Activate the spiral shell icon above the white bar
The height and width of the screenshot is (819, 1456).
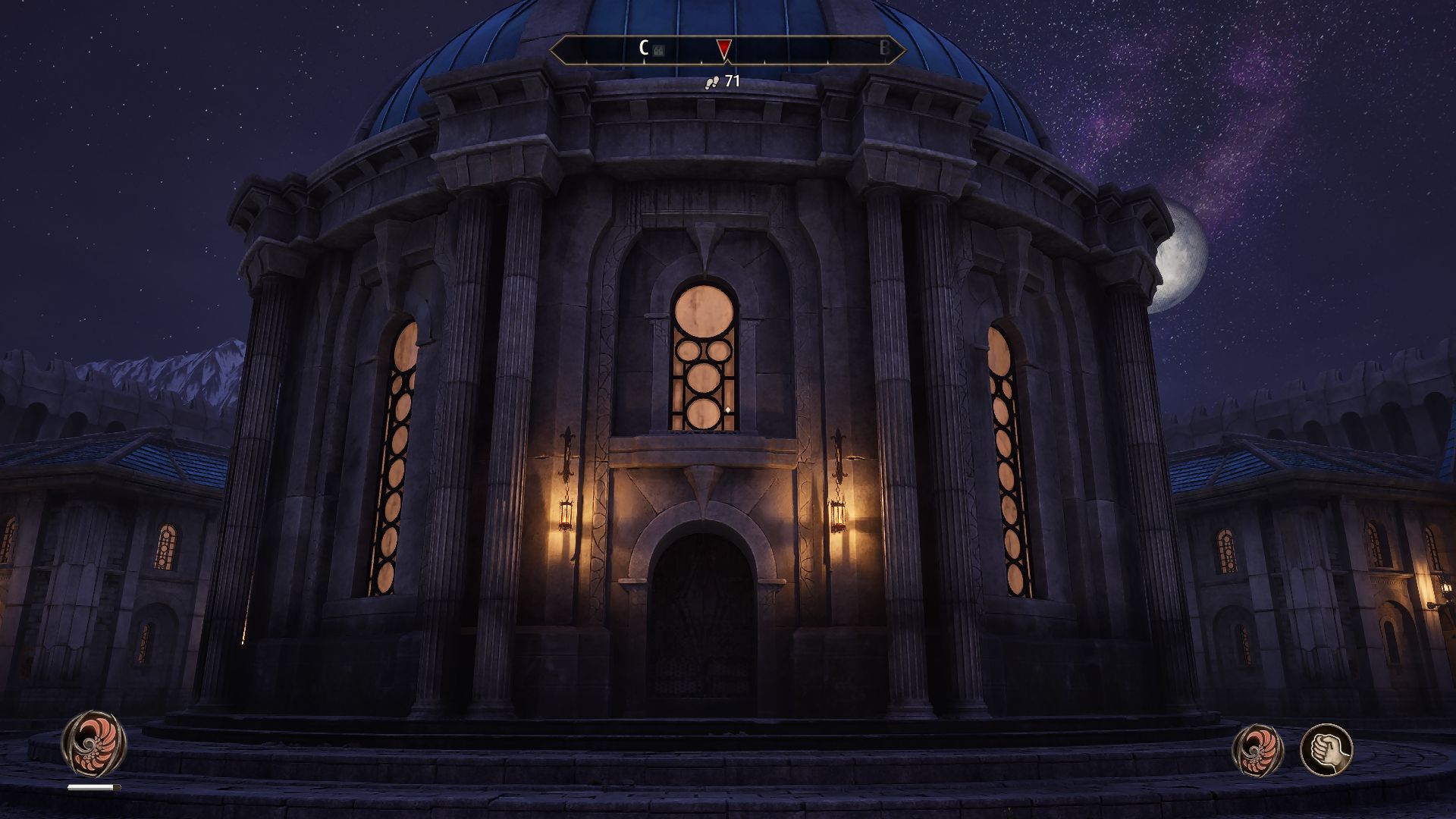pos(94,743)
